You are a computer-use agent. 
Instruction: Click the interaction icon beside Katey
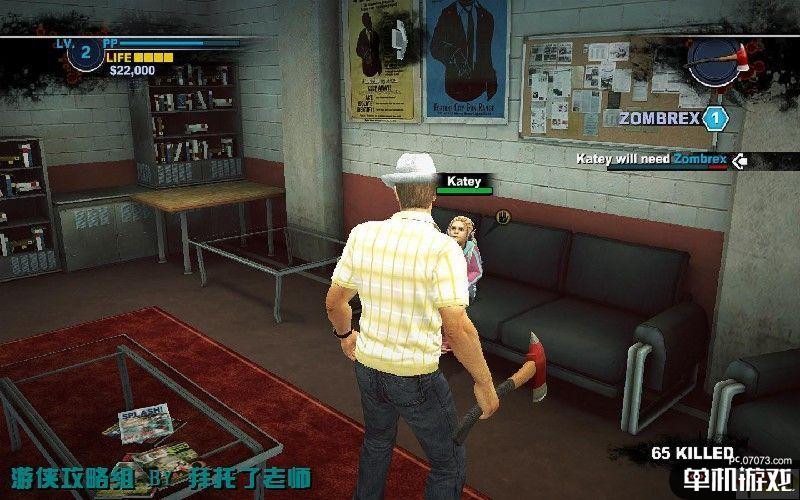pyautogui.click(x=502, y=216)
